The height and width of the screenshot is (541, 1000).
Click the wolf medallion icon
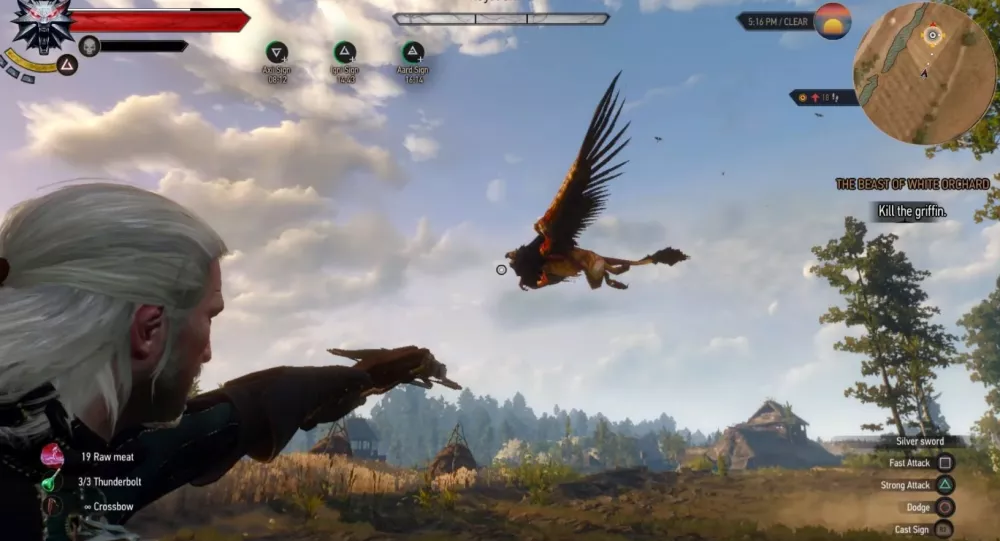tap(42, 25)
